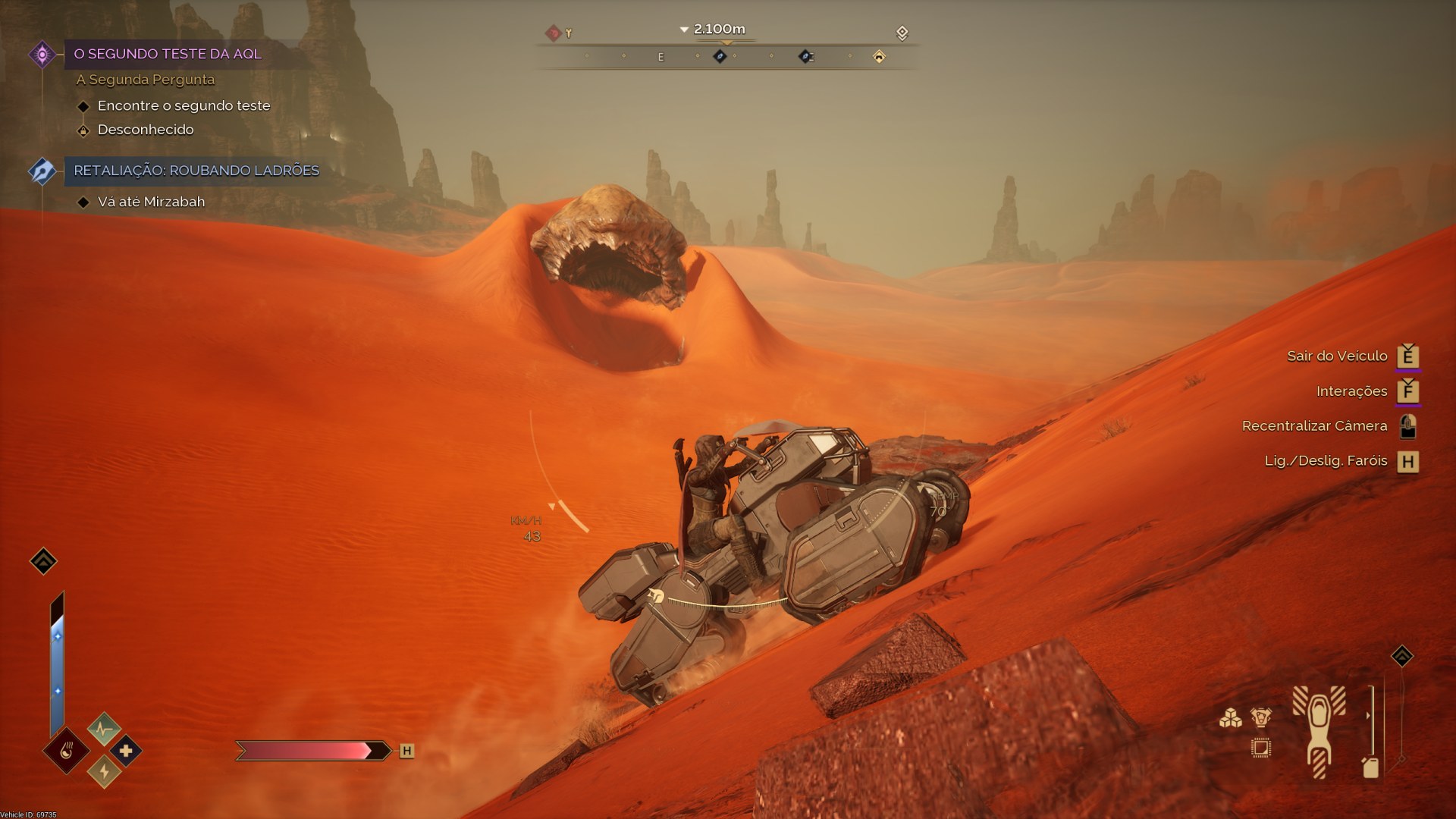The image size is (1456, 819).
Task: Open the vehicle condition diagram
Action: click(x=1319, y=730)
